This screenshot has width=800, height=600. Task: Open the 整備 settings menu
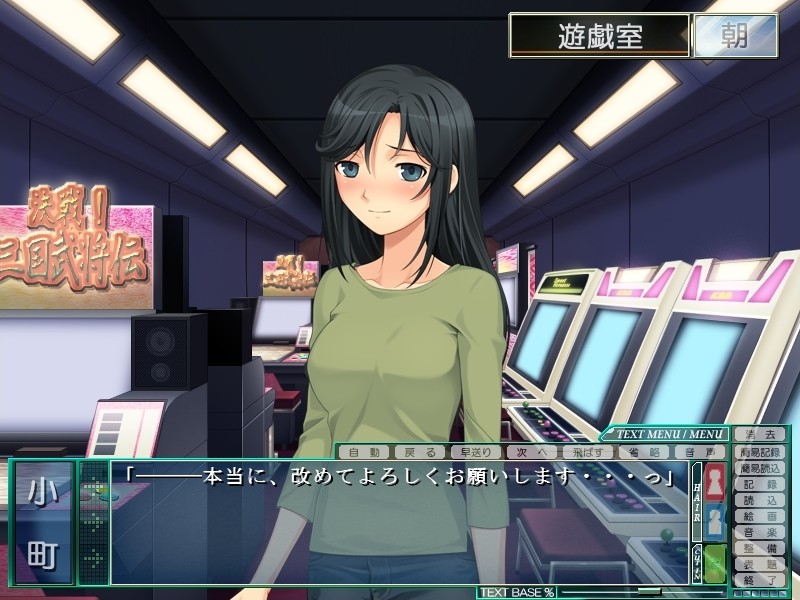[759, 548]
